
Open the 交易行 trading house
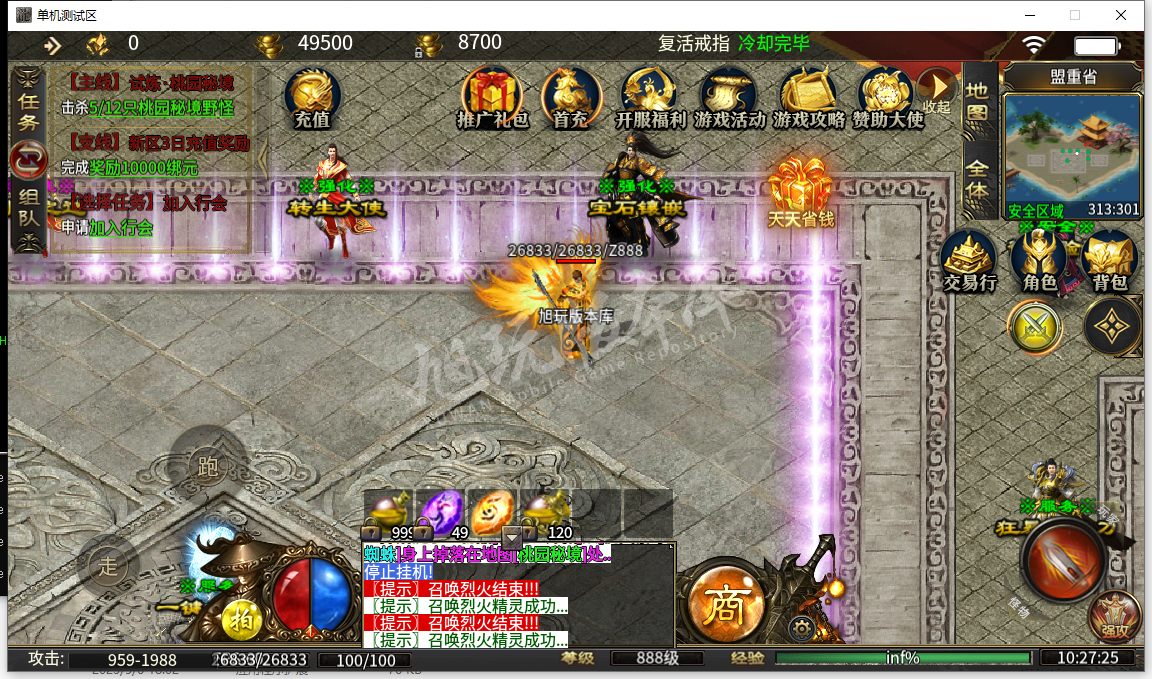(970, 262)
